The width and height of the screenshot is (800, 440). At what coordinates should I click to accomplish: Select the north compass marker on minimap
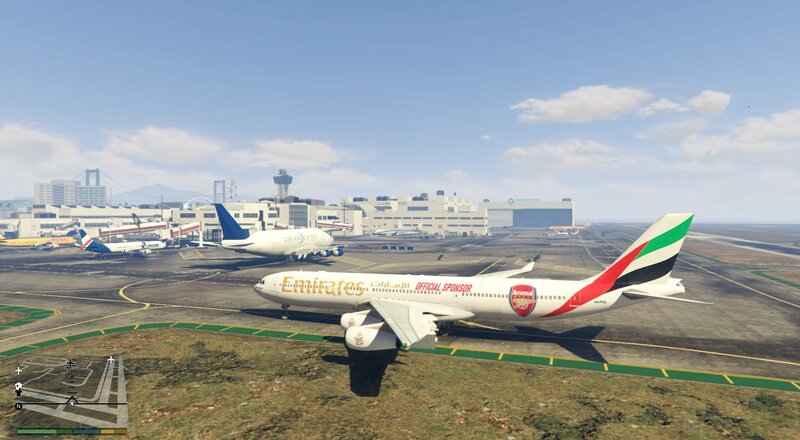18,406
